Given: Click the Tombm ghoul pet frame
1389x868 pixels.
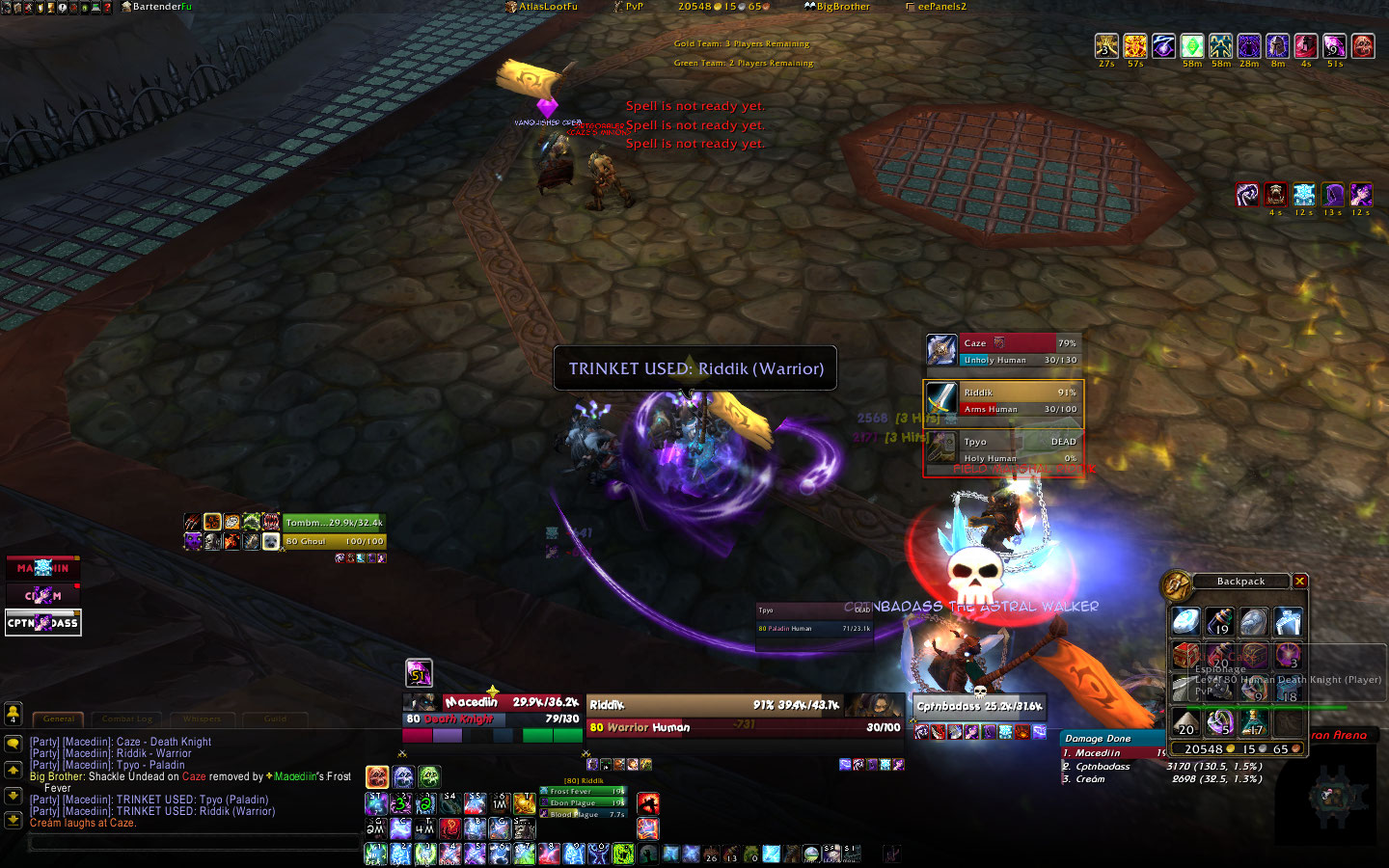Looking at the screenshot, I should (x=334, y=531).
